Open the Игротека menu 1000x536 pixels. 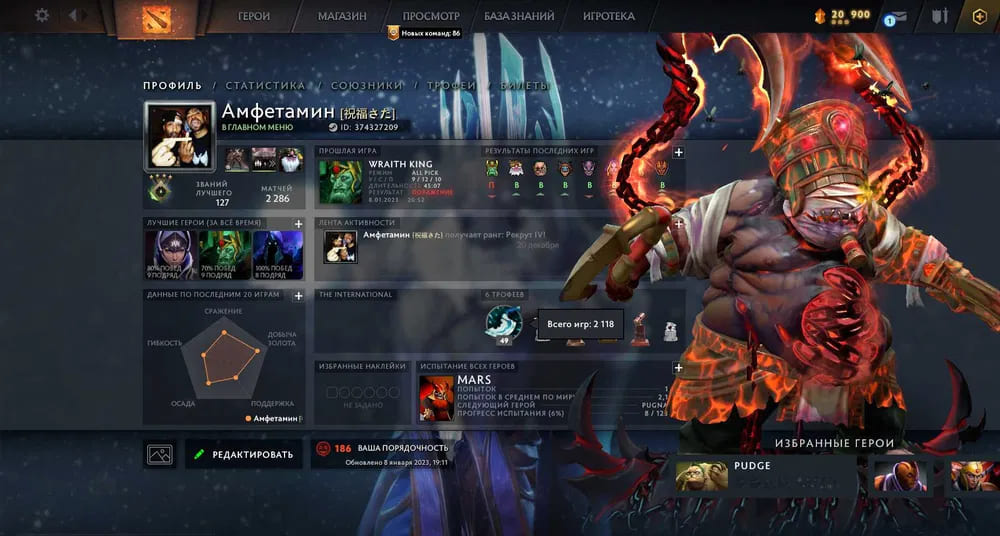point(609,16)
